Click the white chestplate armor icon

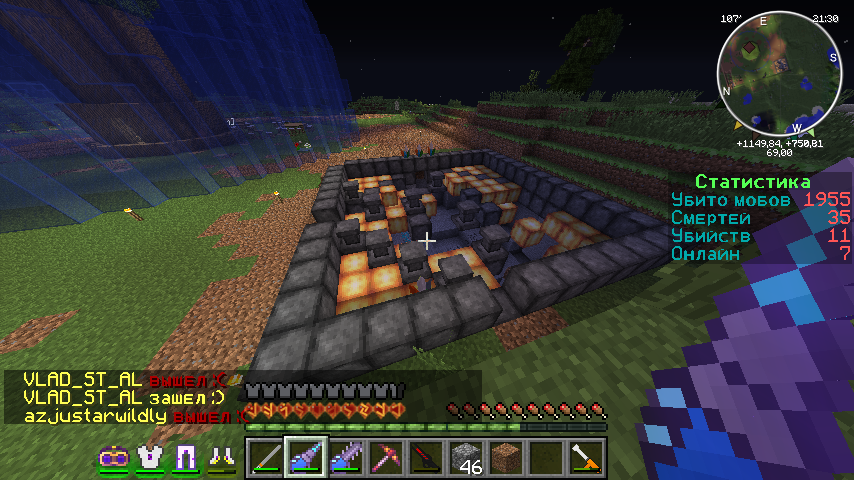(x=149, y=457)
